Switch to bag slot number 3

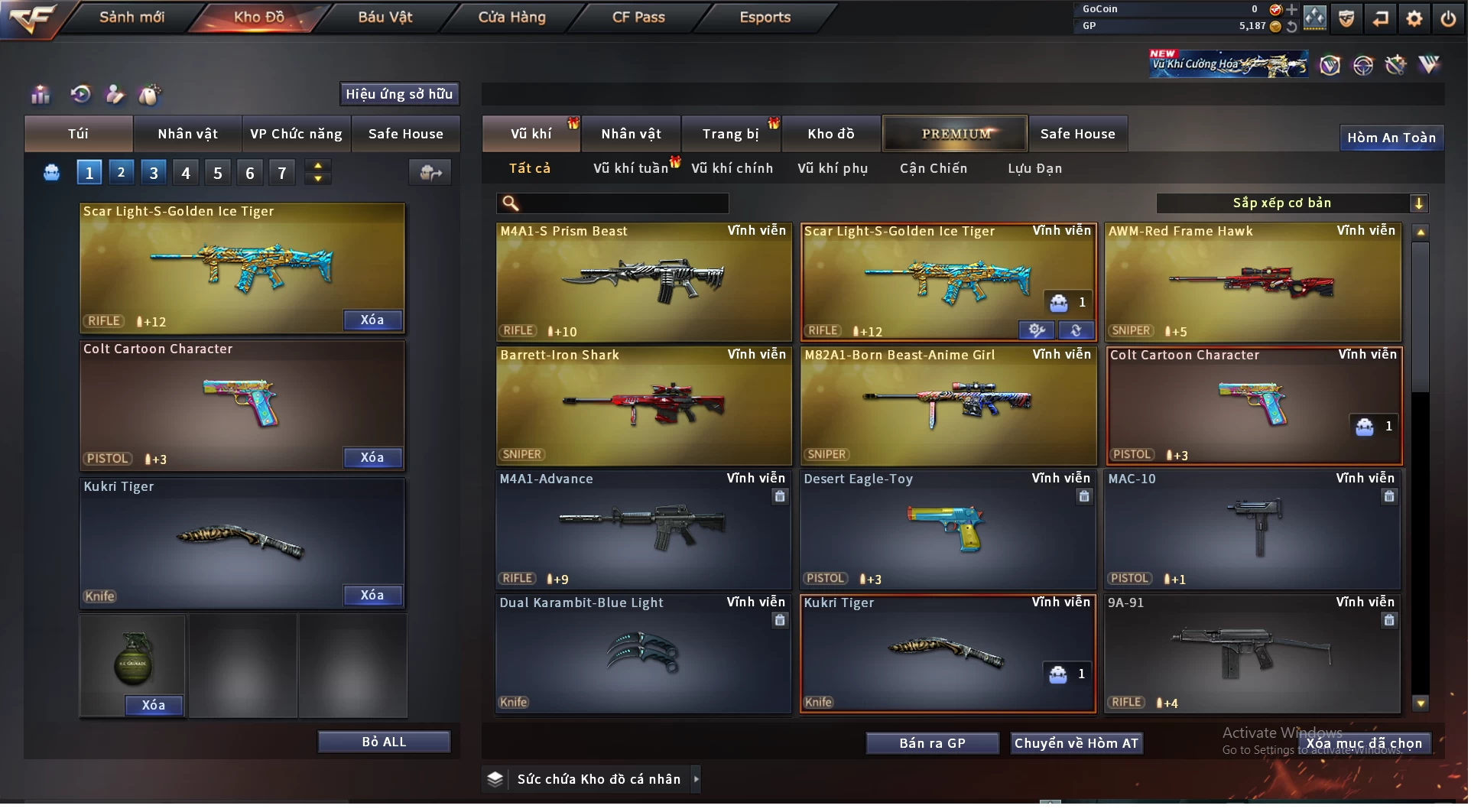(154, 174)
